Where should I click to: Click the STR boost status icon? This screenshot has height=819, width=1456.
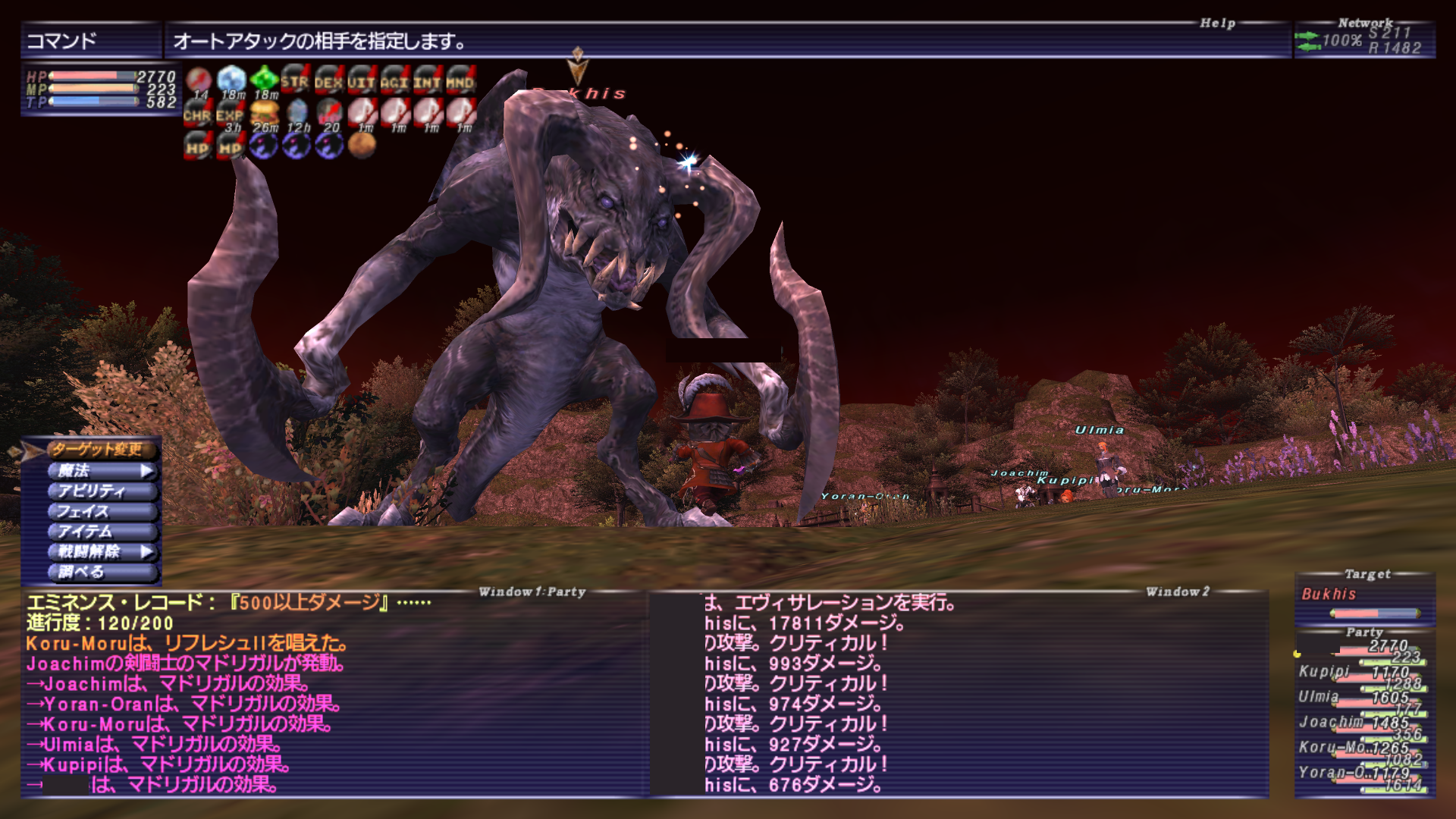coord(295,80)
